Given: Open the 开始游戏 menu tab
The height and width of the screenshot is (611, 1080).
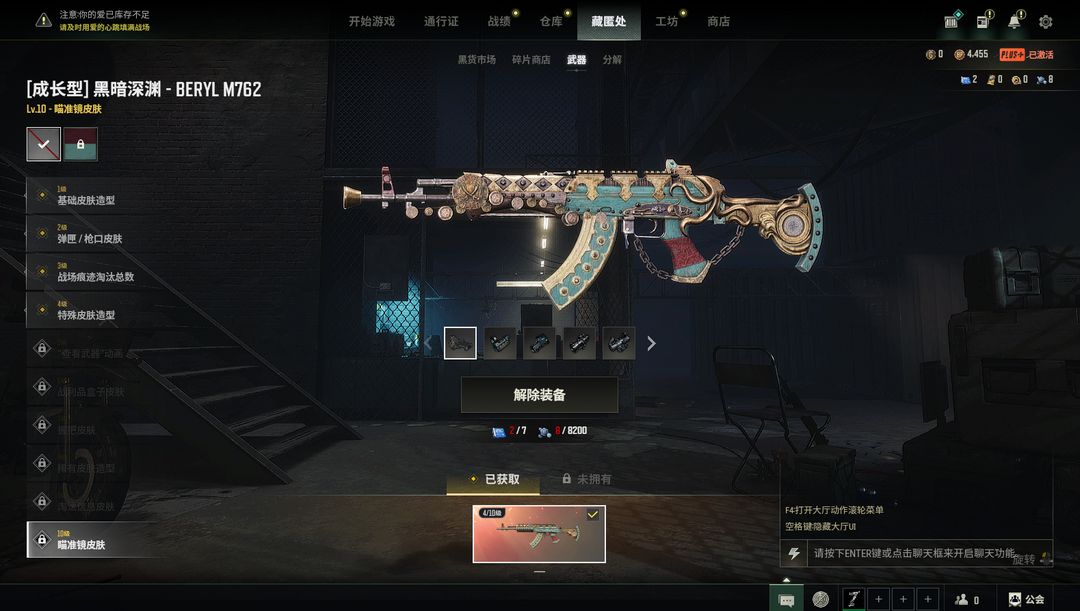Looking at the screenshot, I should (371, 21).
